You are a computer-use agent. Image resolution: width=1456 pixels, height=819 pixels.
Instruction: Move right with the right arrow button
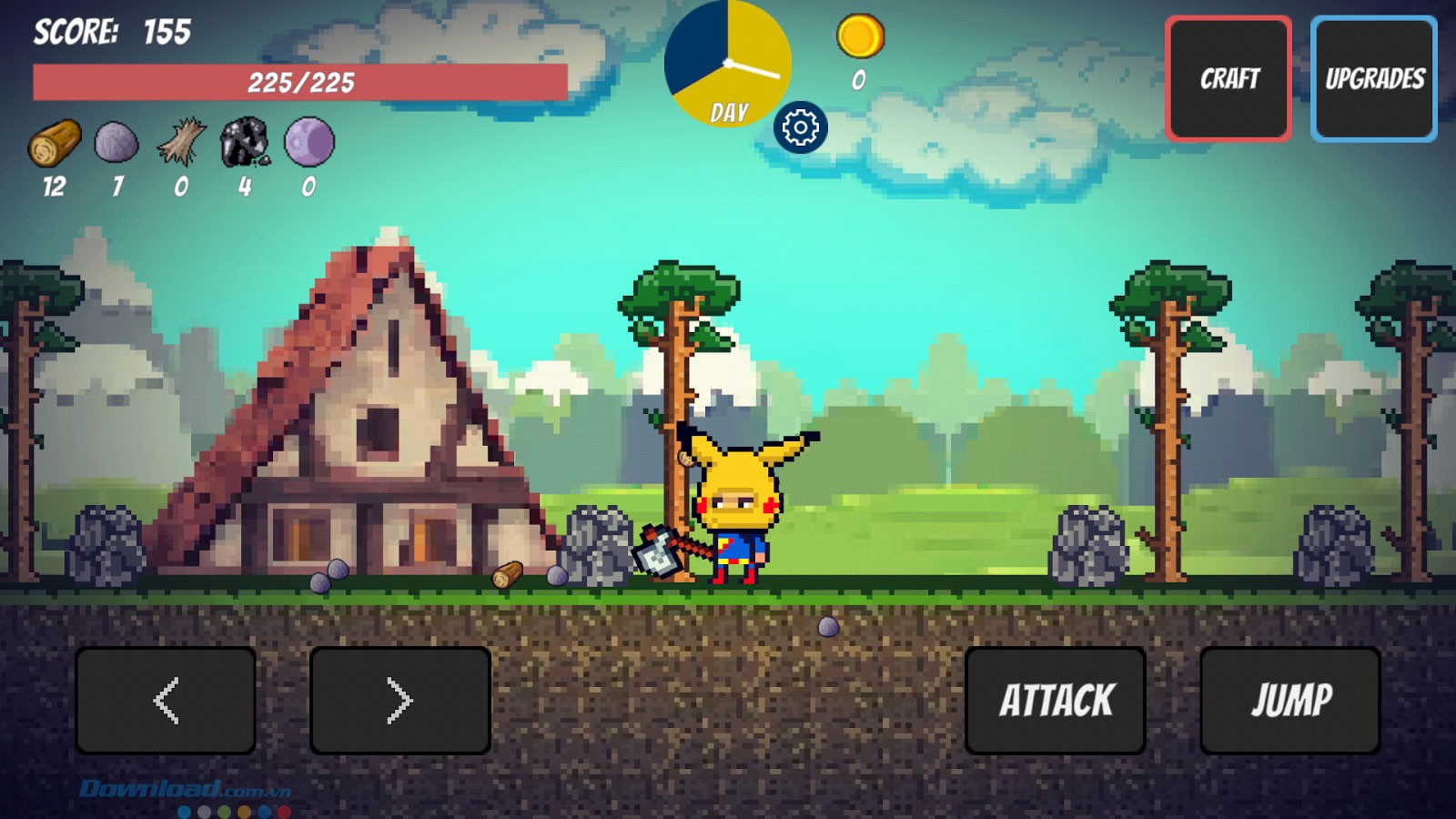click(400, 701)
